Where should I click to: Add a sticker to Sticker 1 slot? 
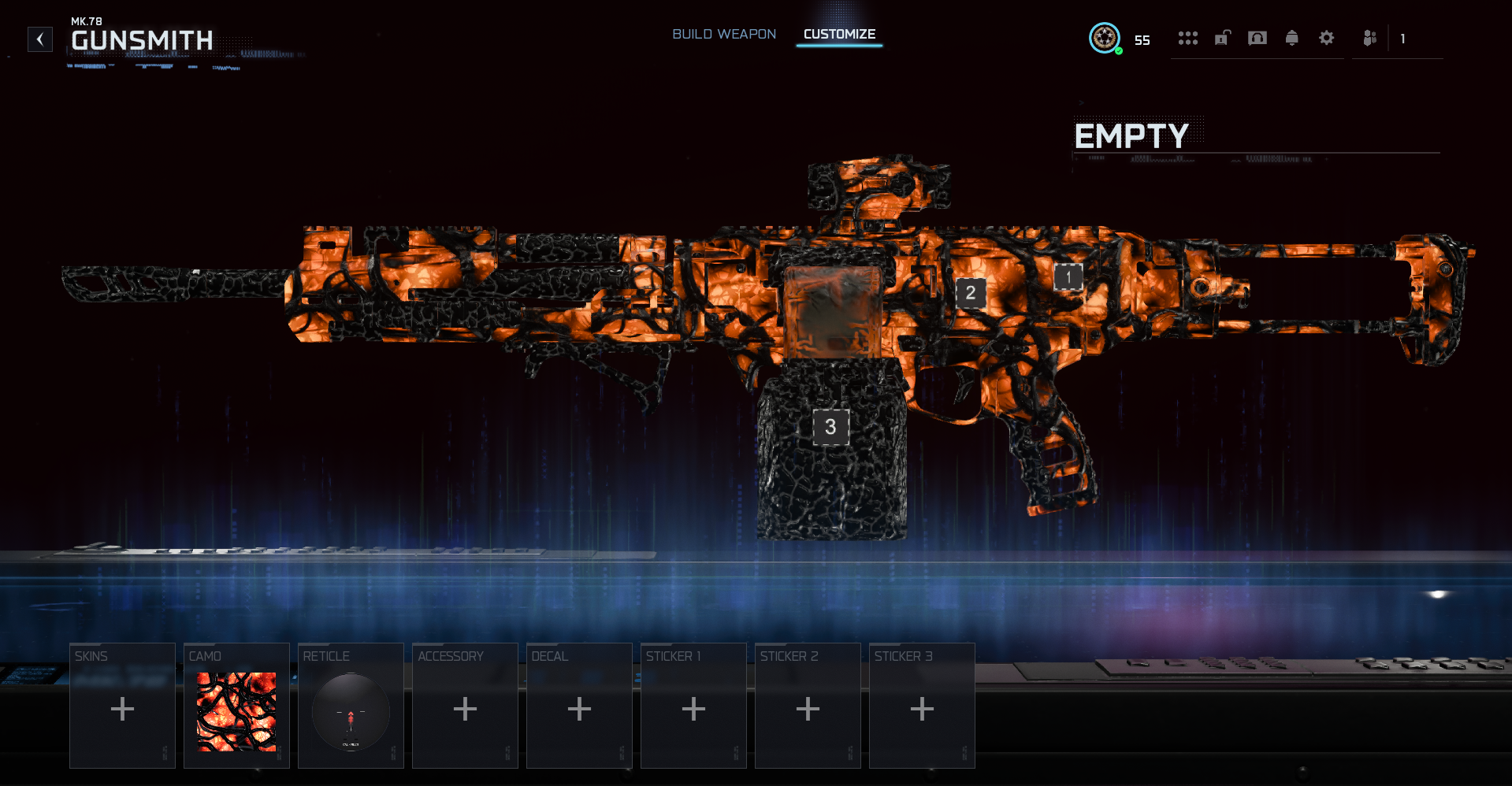pyautogui.click(x=693, y=706)
